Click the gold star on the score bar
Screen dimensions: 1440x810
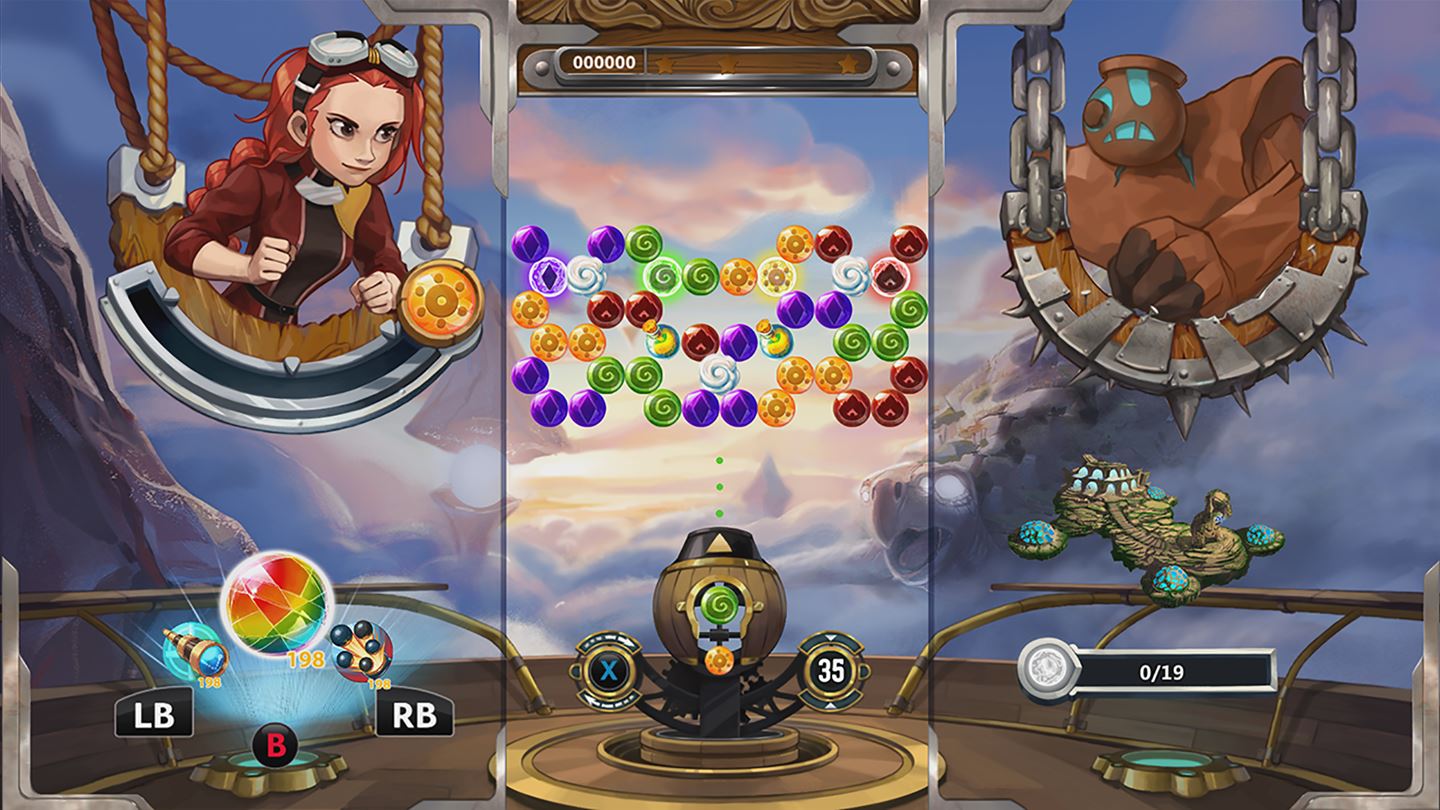click(x=849, y=61)
